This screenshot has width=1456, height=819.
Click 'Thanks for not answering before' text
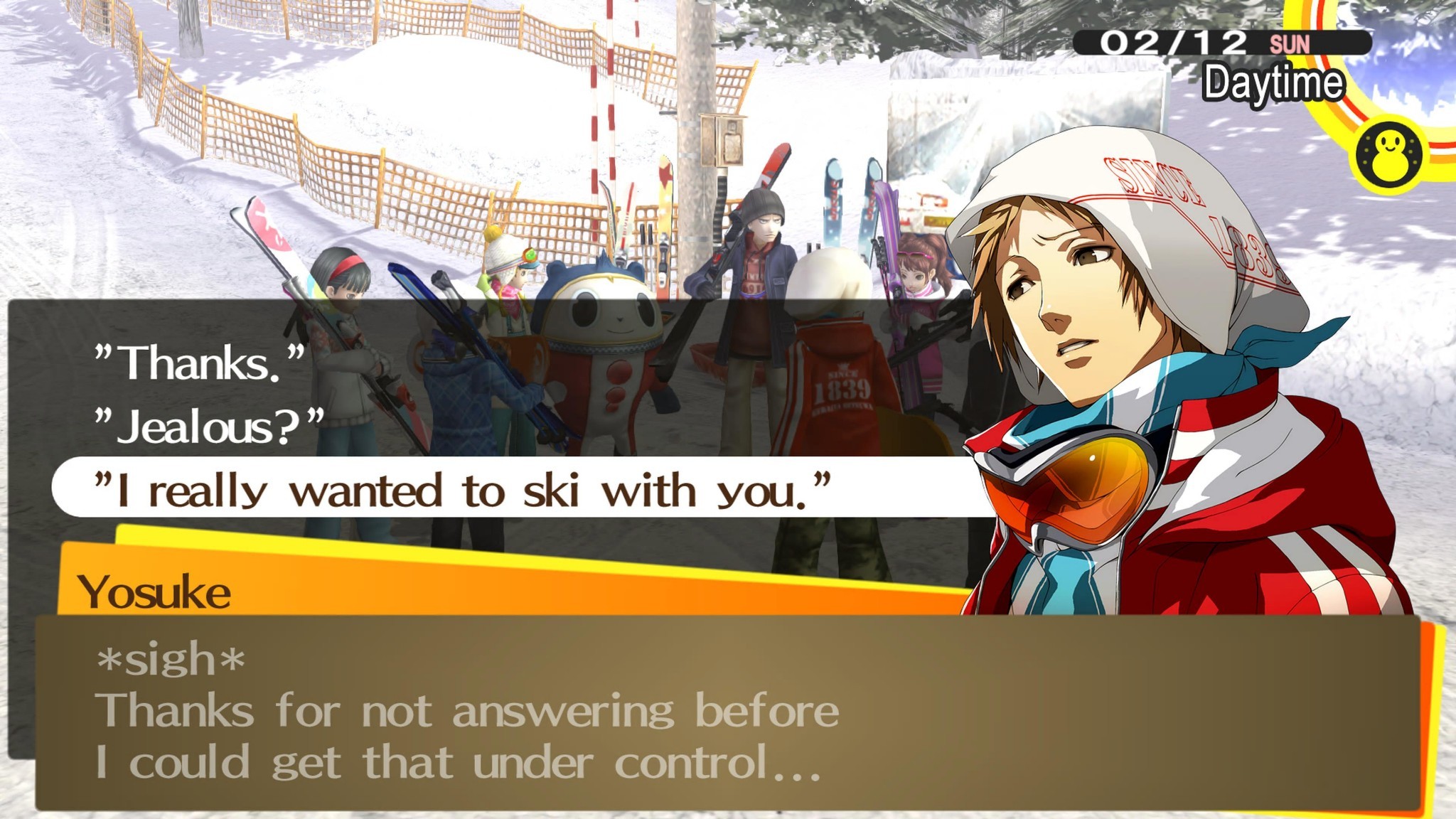(469, 711)
